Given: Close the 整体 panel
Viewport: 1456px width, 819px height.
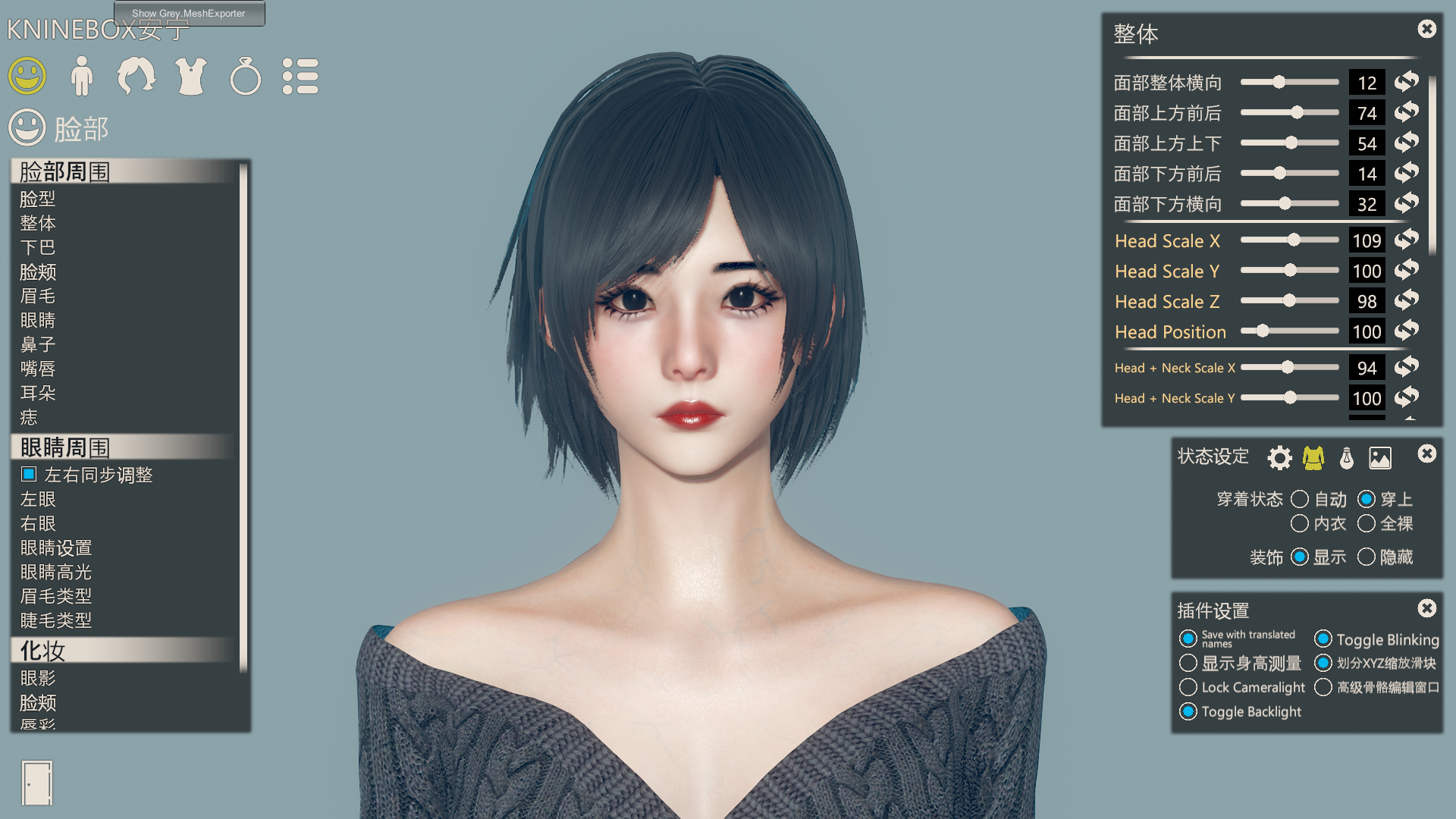Looking at the screenshot, I should (x=1426, y=29).
